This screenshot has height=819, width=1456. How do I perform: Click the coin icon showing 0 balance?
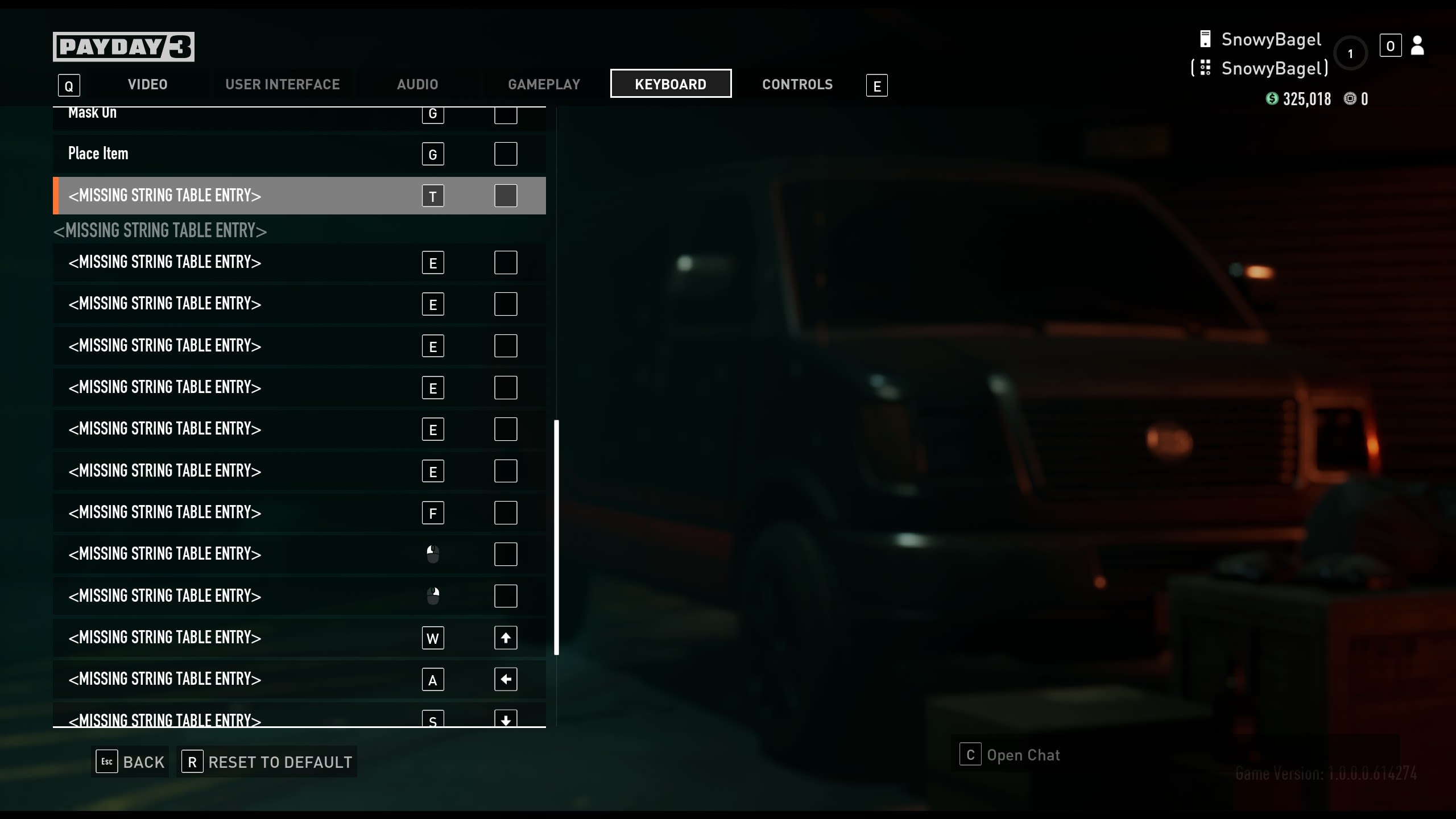coord(1350,98)
